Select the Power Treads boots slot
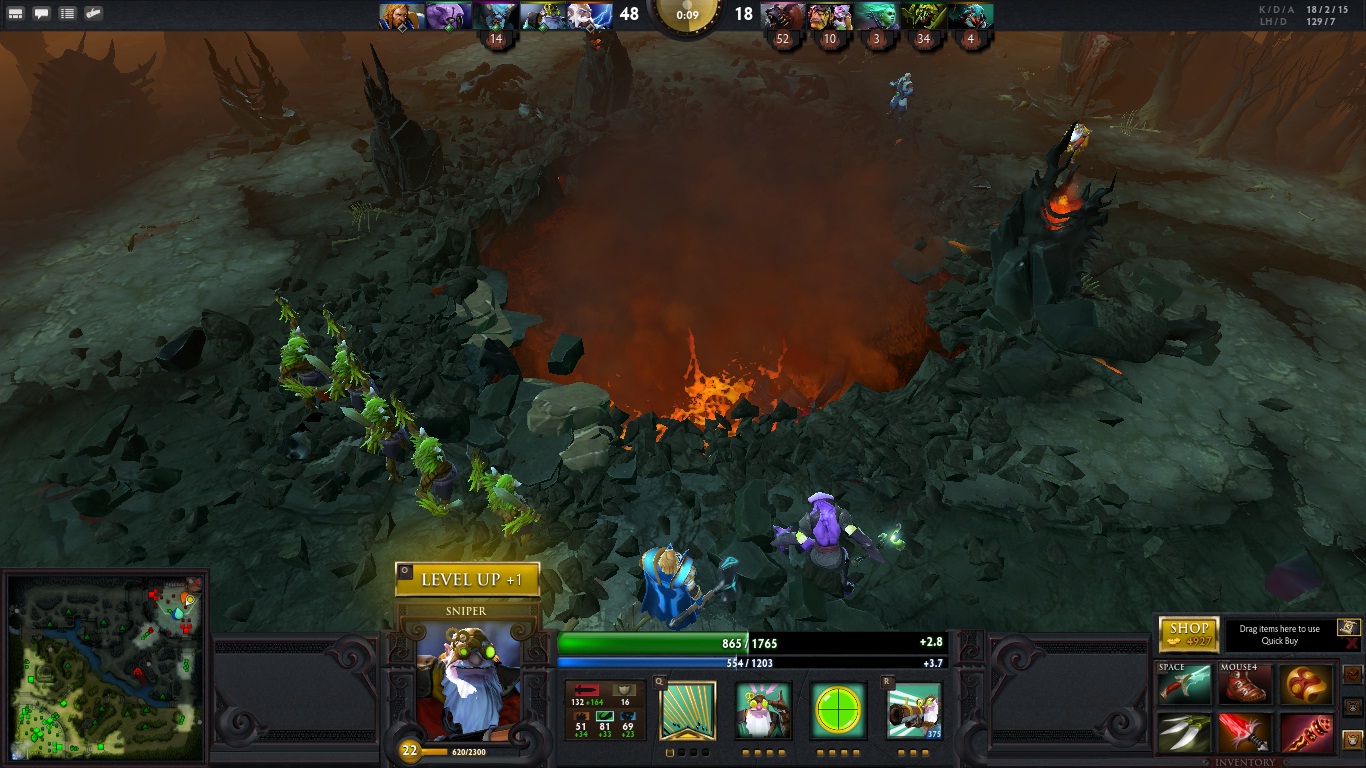This screenshot has height=768, width=1366. click(x=1245, y=687)
